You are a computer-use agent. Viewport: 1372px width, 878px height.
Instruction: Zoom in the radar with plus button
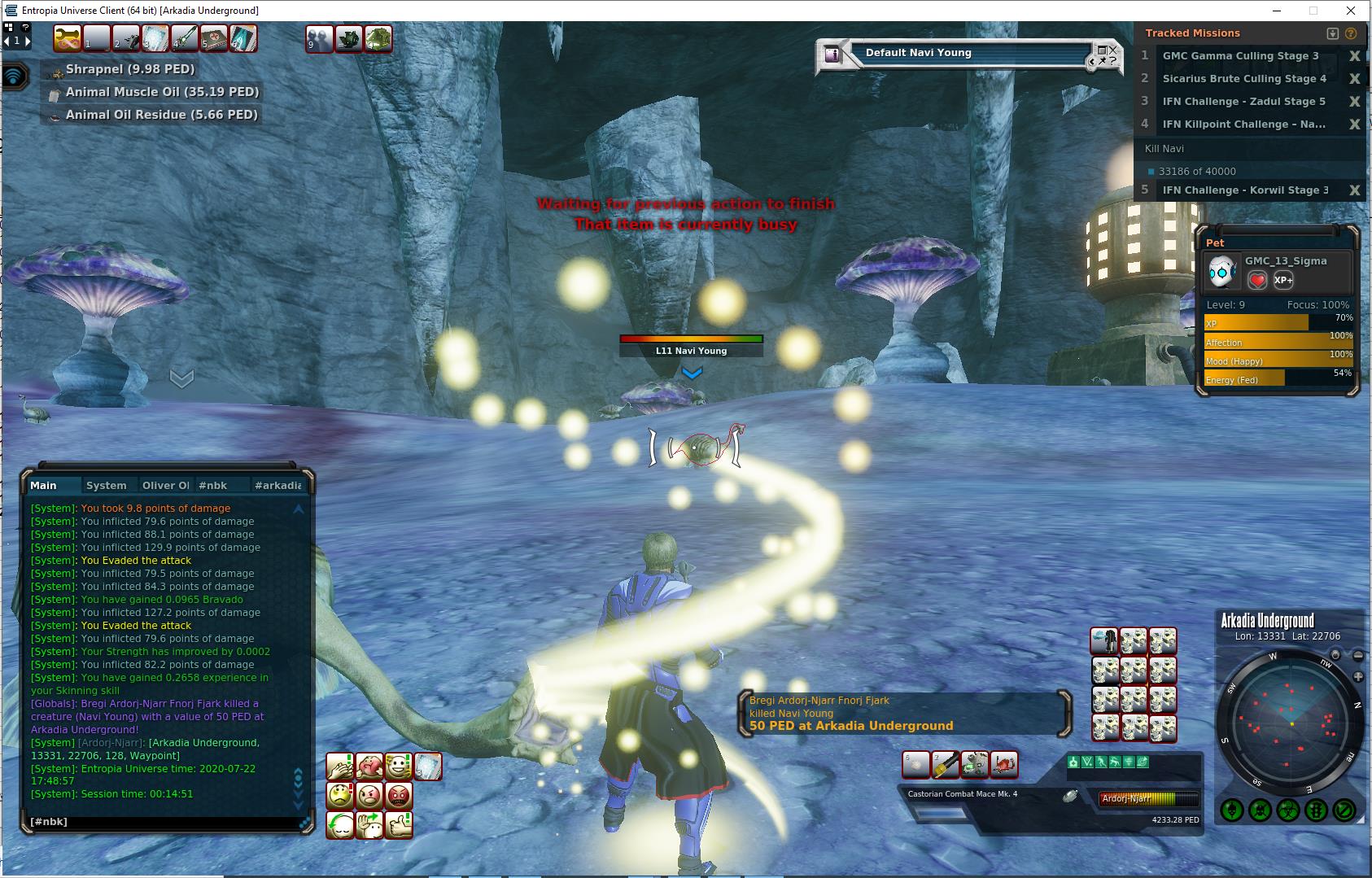(x=1358, y=677)
